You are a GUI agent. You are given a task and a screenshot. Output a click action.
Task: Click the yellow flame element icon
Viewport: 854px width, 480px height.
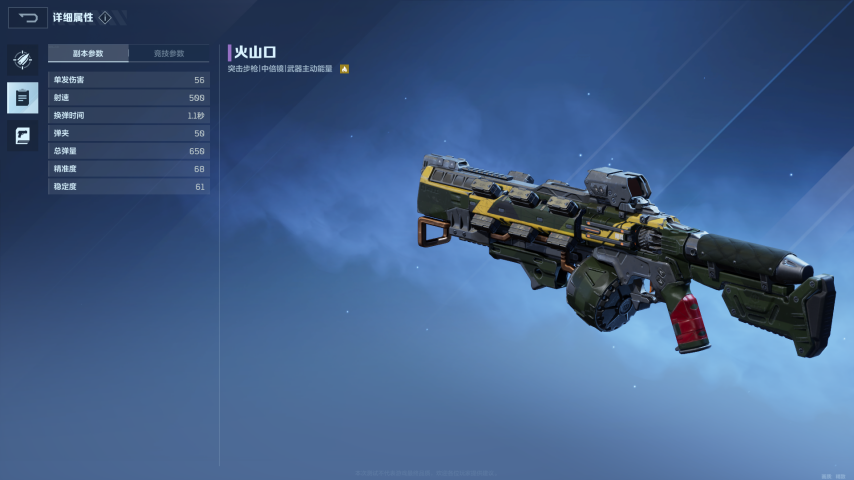[344, 69]
